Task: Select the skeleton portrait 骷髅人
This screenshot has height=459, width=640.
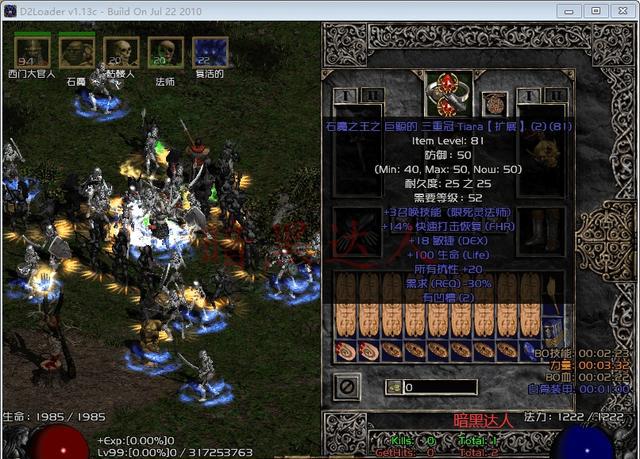Action: (x=120, y=50)
